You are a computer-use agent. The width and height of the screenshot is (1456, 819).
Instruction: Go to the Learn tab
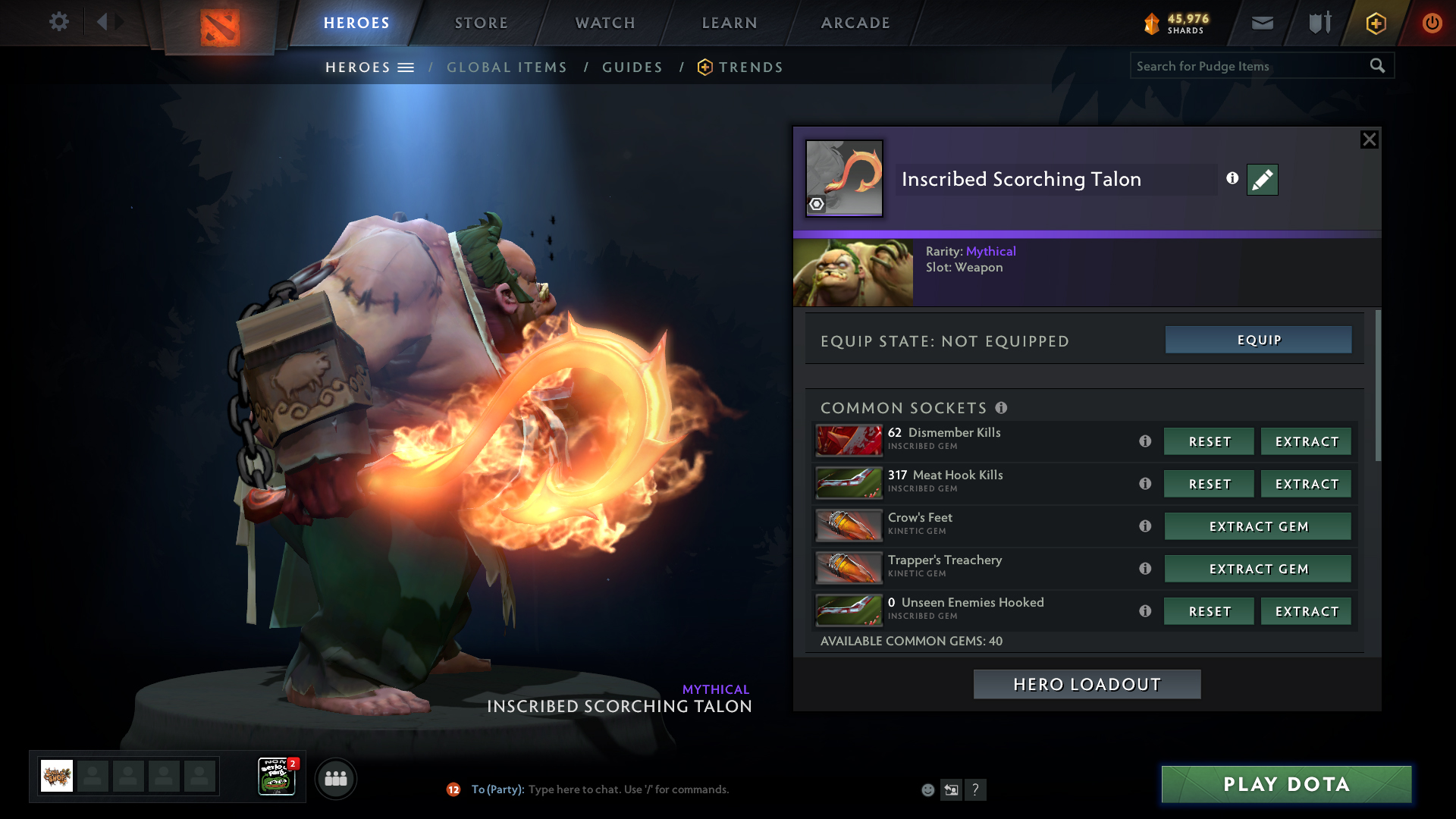tap(730, 23)
